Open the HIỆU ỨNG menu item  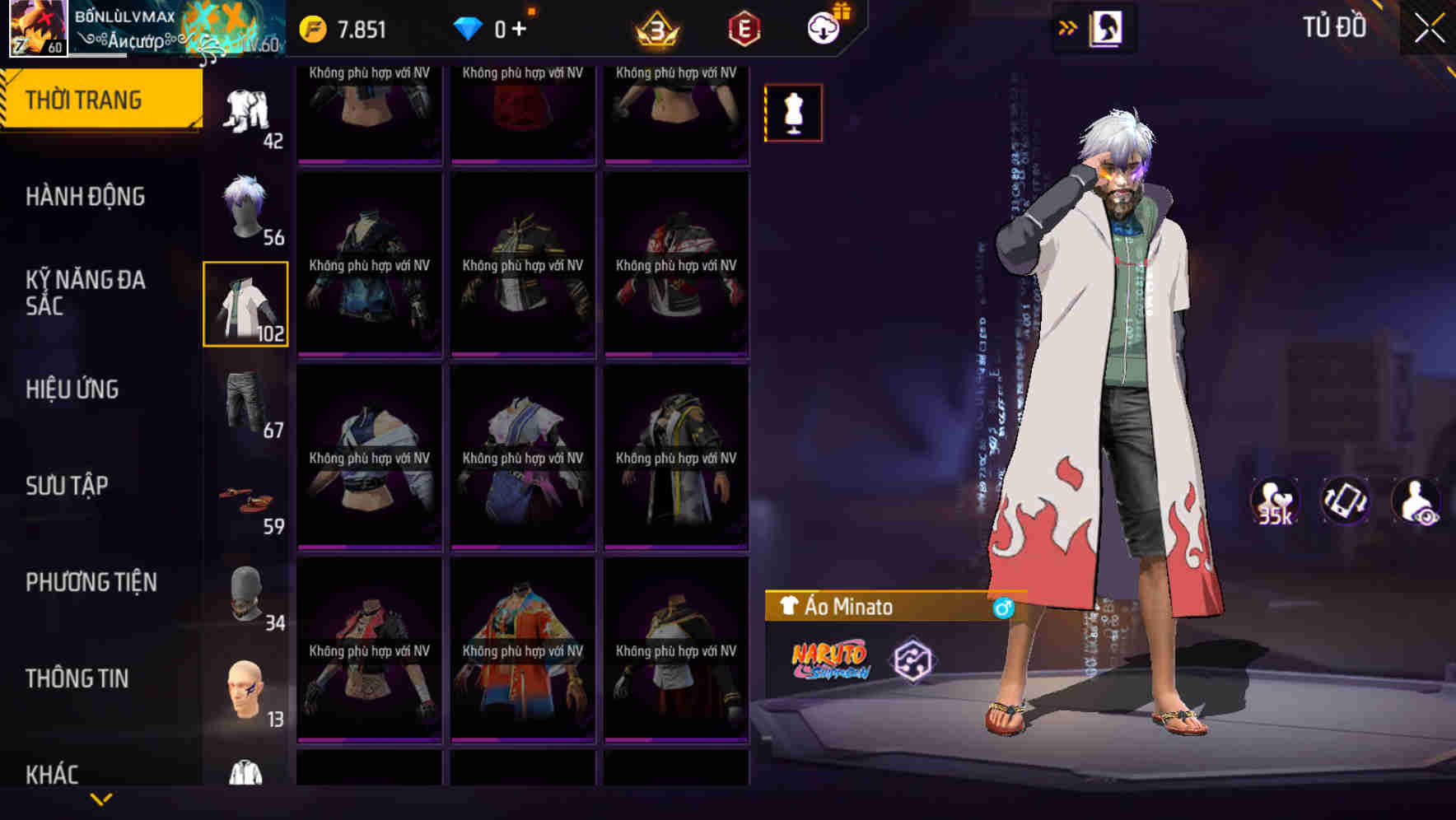click(x=71, y=389)
